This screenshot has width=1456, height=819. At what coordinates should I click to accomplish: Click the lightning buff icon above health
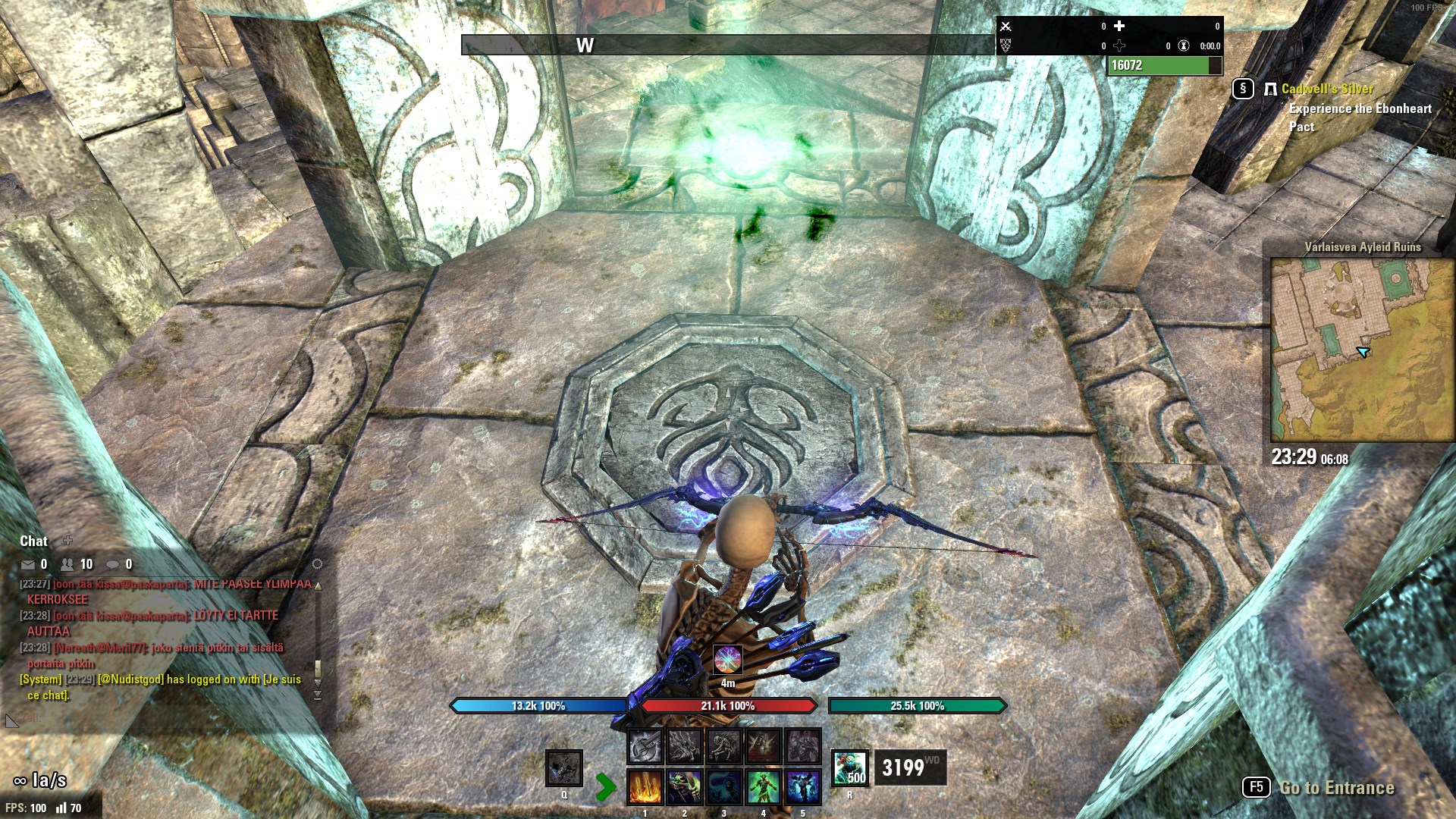[727, 660]
